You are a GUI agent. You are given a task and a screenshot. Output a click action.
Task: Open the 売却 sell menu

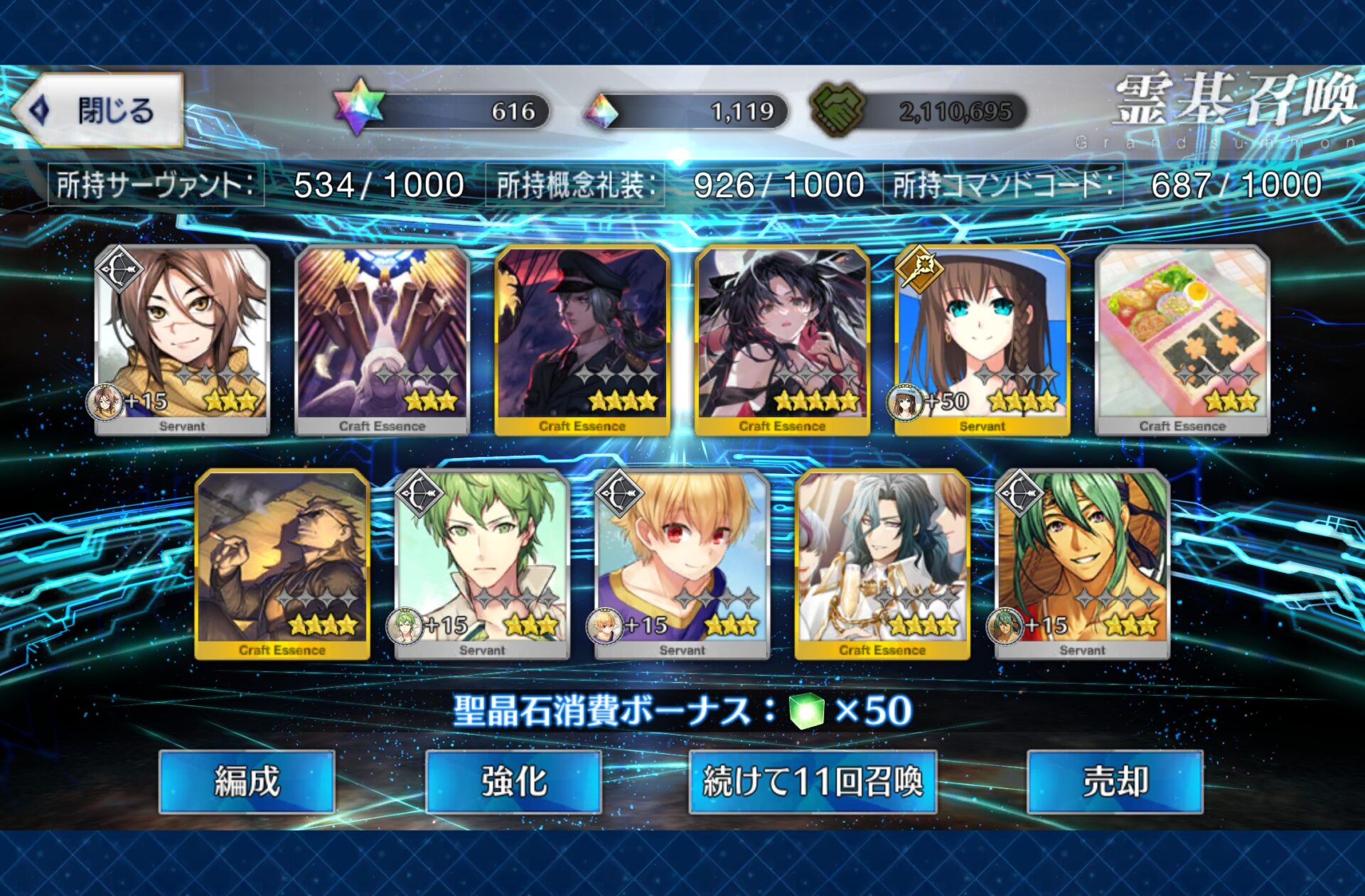(1115, 782)
